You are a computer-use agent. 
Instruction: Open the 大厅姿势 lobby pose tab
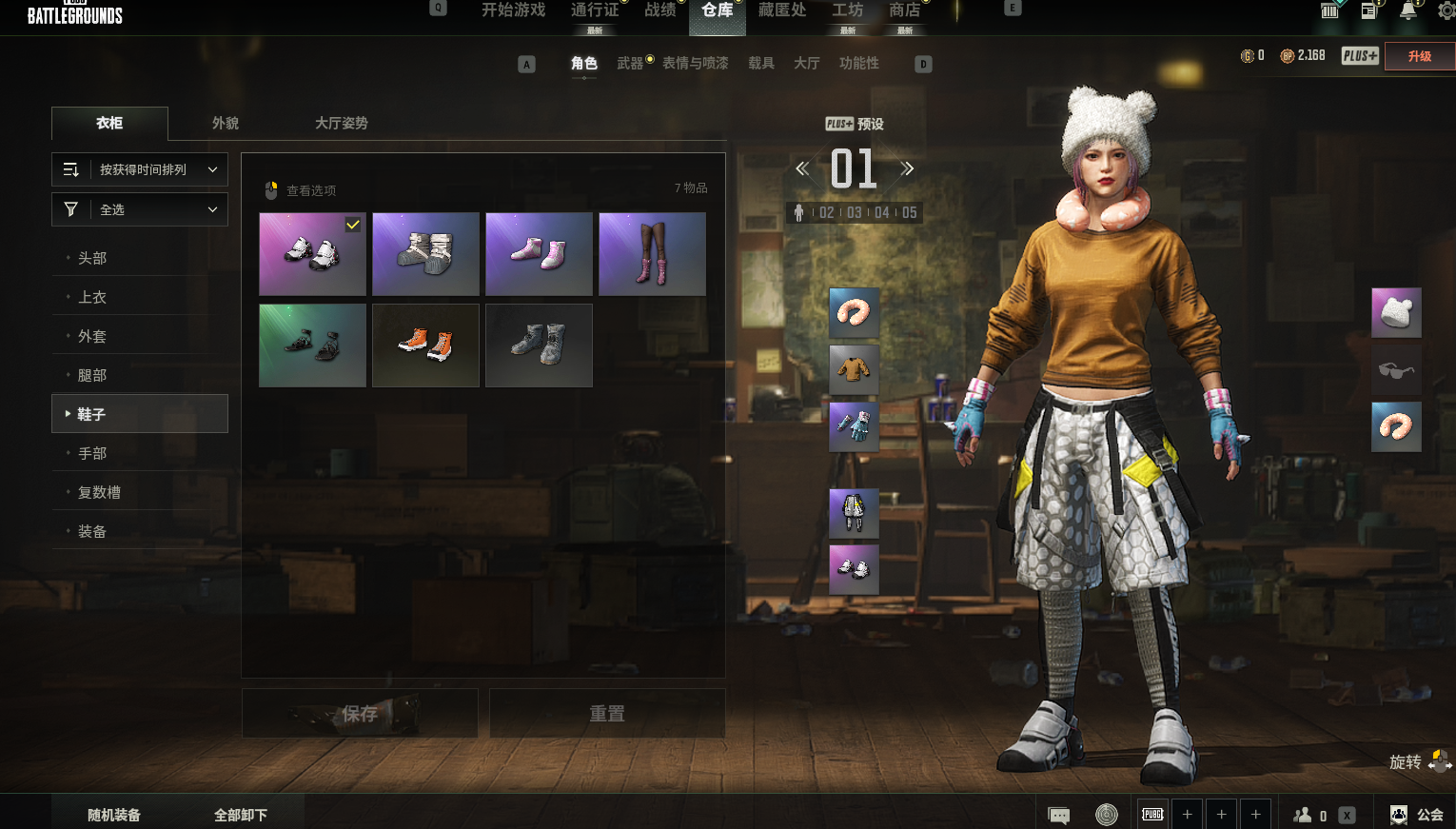pos(342,124)
